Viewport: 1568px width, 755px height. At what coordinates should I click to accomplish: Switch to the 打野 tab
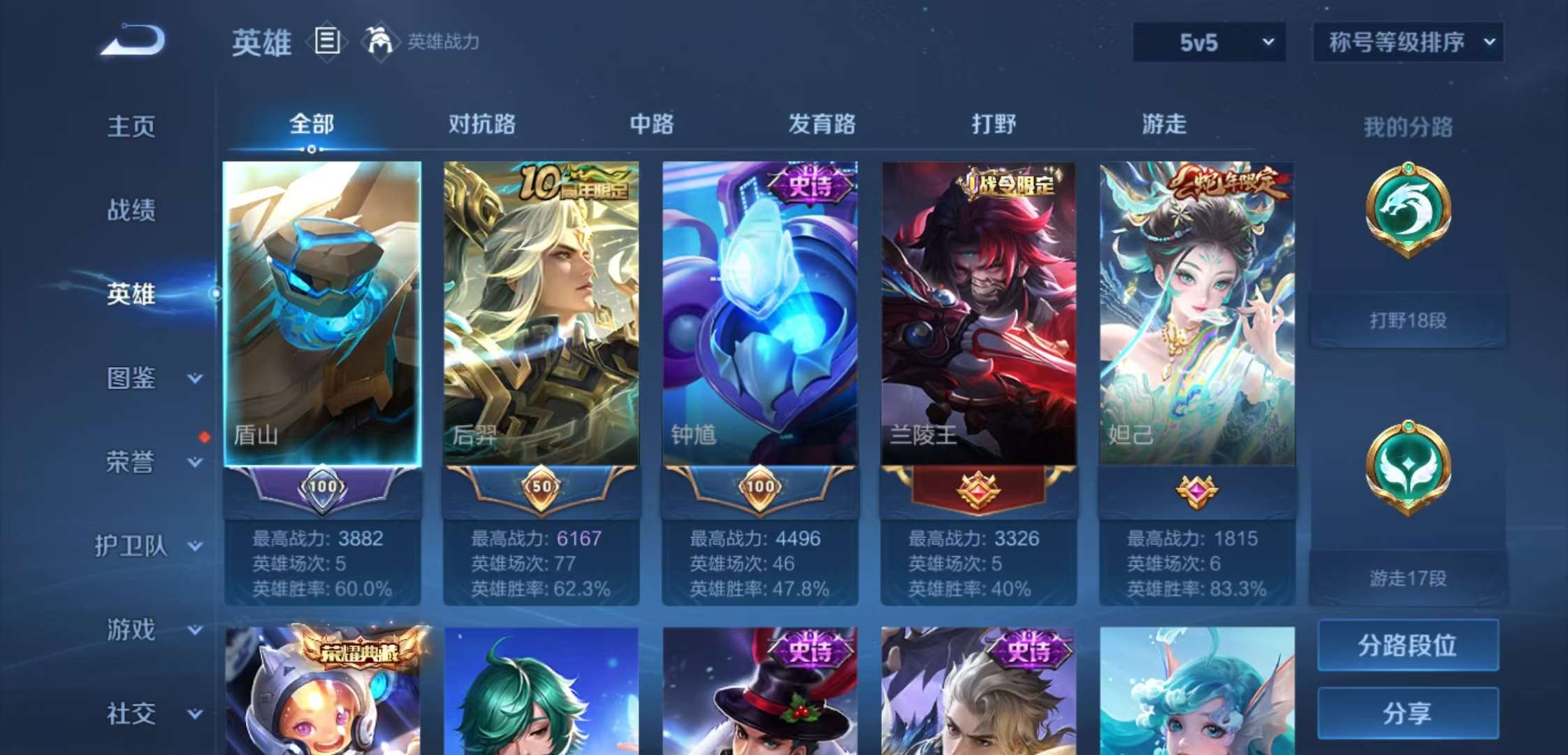pyautogui.click(x=991, y=123)
